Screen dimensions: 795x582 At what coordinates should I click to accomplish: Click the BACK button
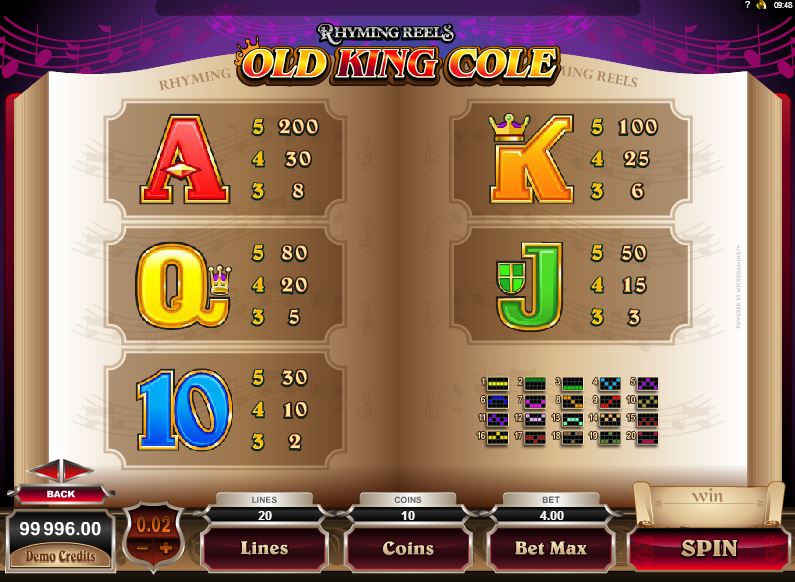[60, 494]
